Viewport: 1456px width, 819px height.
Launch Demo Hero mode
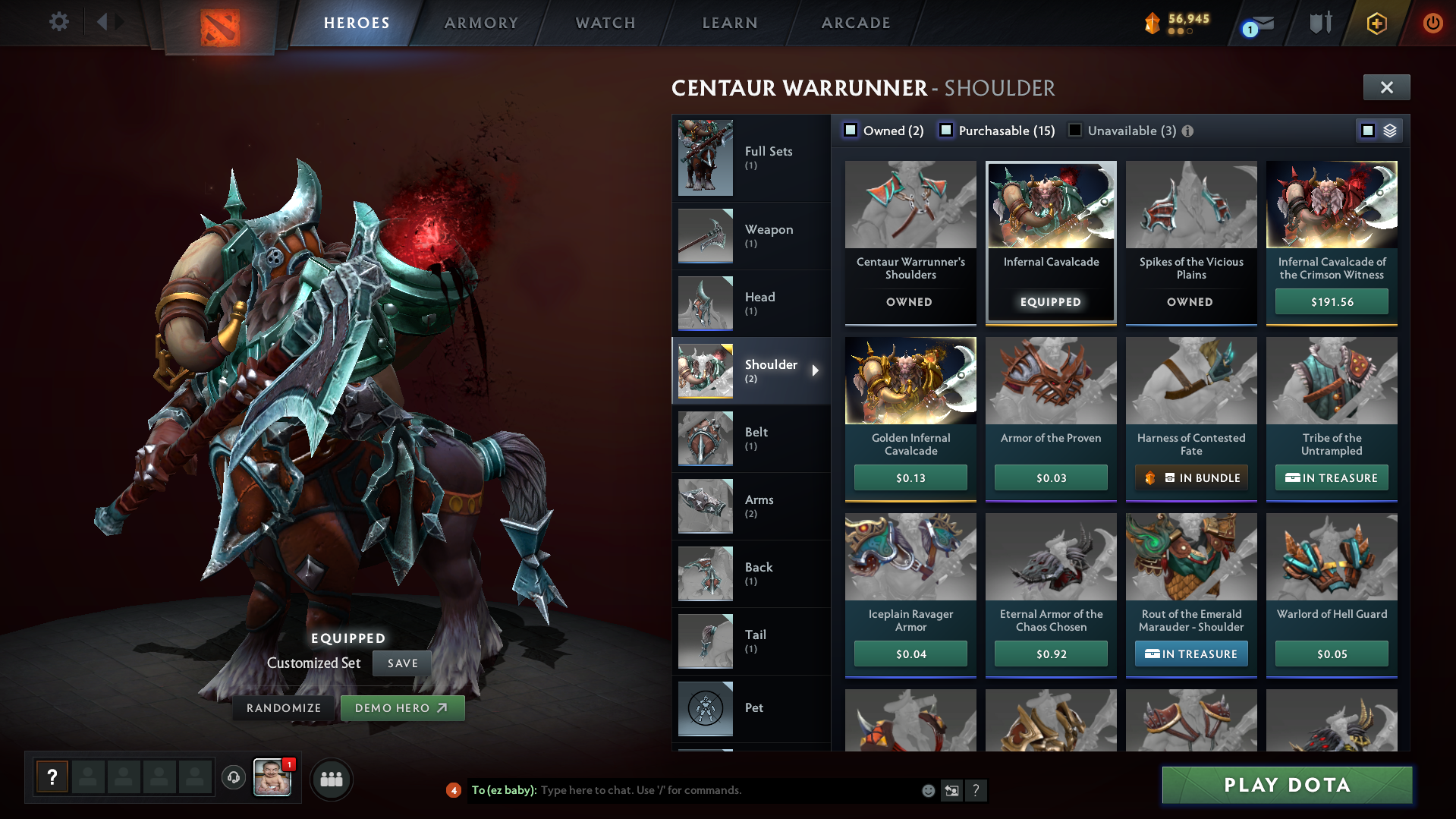click(x=402, y=707)
